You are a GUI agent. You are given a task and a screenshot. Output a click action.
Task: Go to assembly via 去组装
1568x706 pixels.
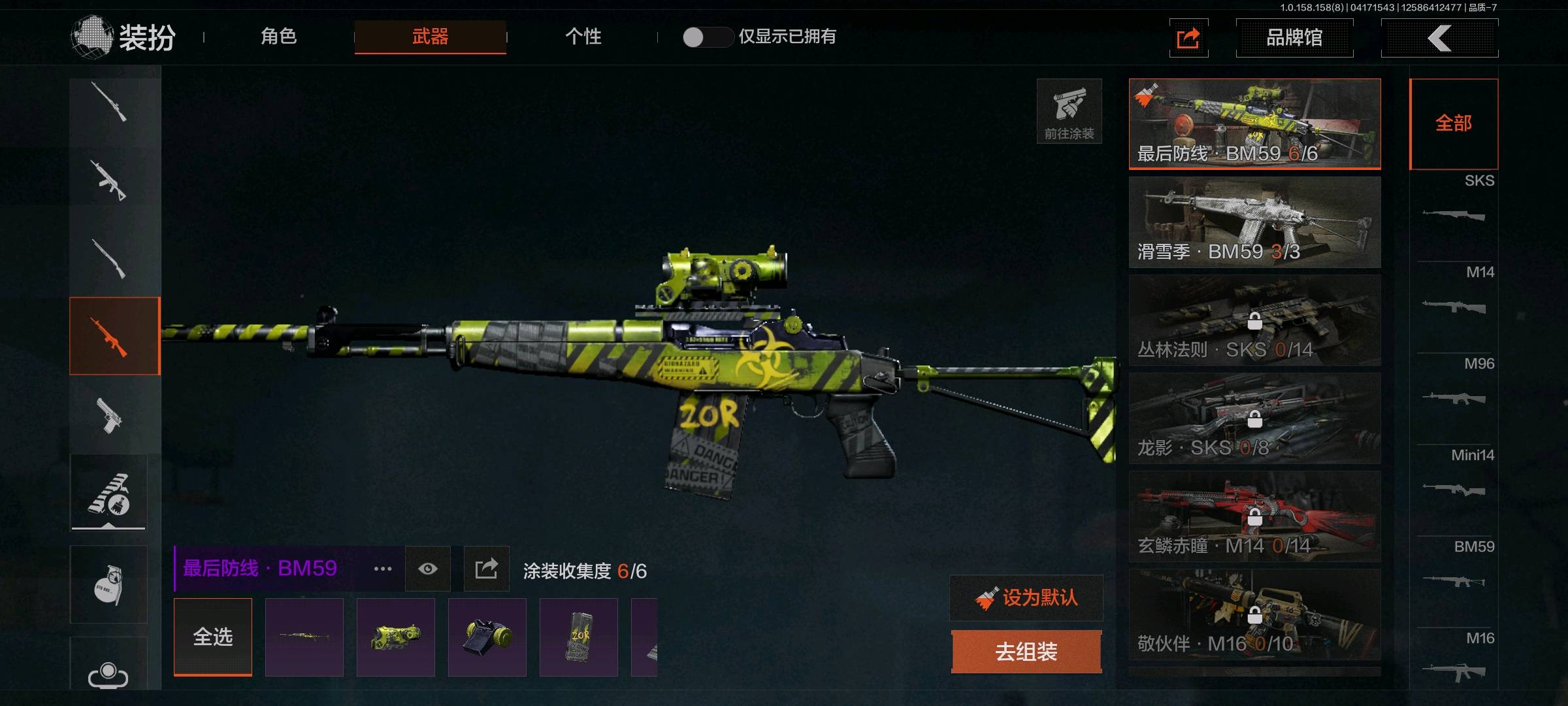tap(1026, 652)
